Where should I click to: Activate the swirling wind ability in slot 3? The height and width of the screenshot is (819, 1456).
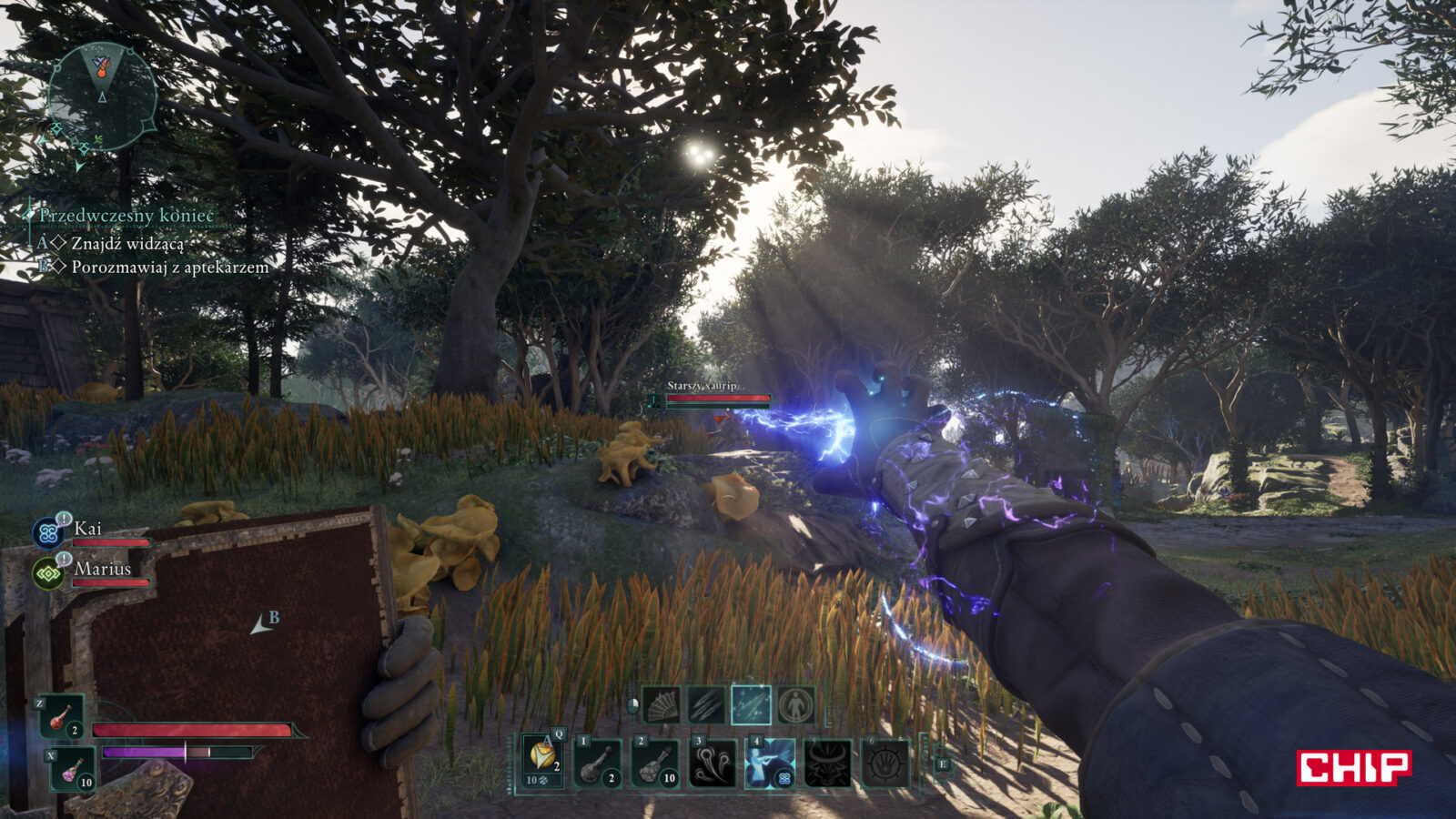(713, 763)
